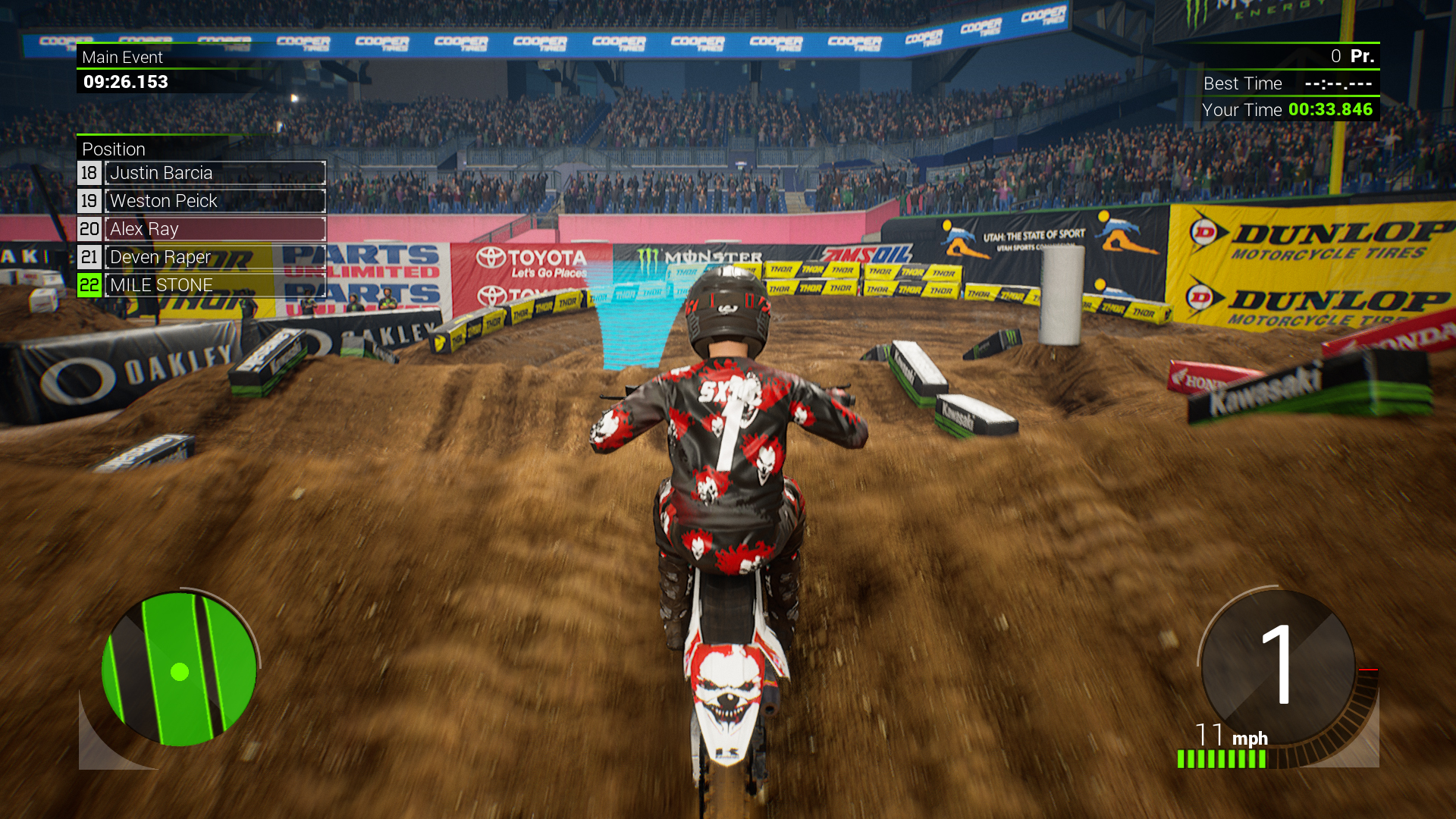This screenshot has width=1456, height=819.
Task: Click the position number 20 badge
Action: click(89, 228)
